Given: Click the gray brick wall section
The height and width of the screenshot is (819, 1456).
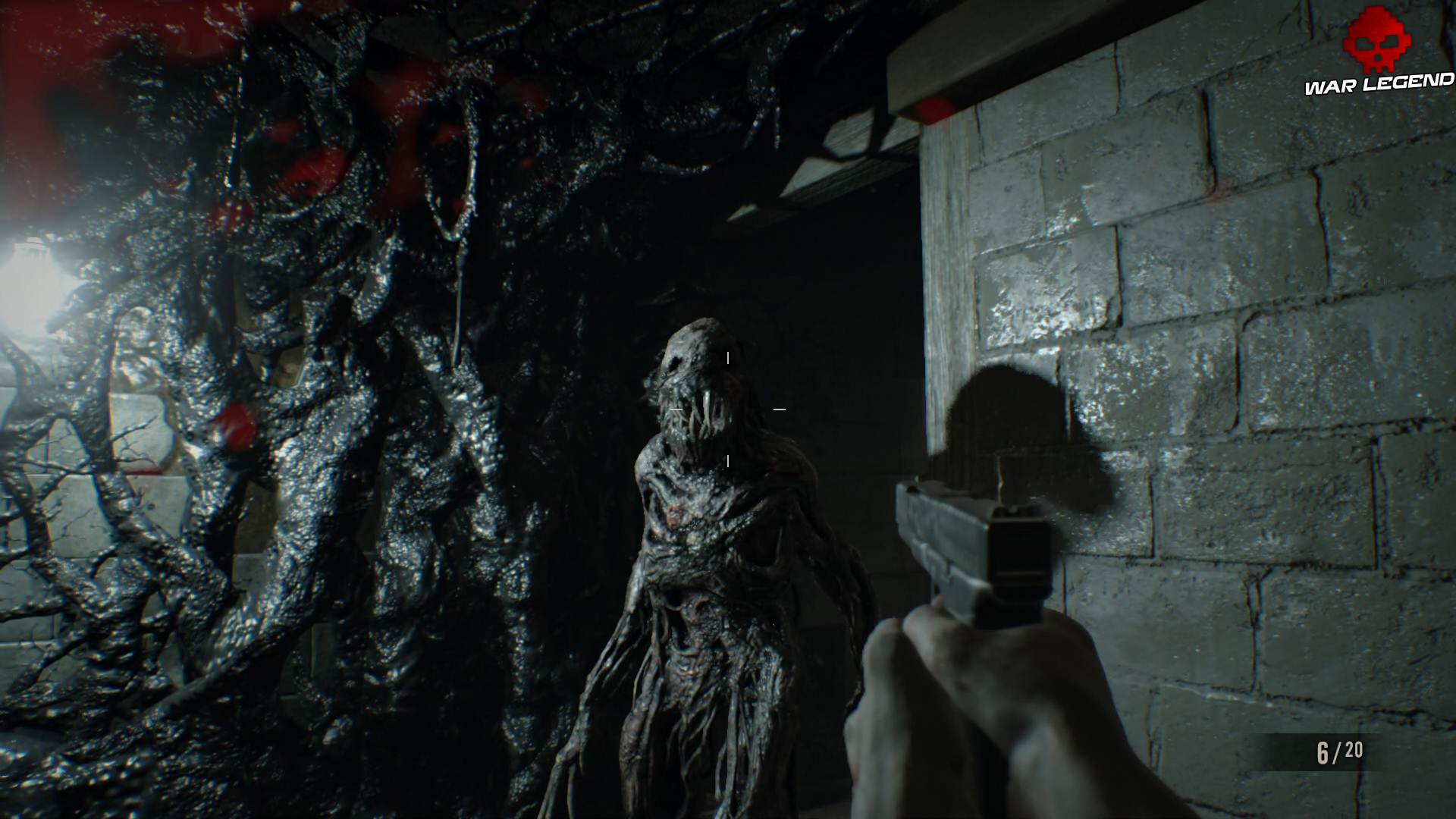Looking at the screenshot, I should coord(1251,303).
